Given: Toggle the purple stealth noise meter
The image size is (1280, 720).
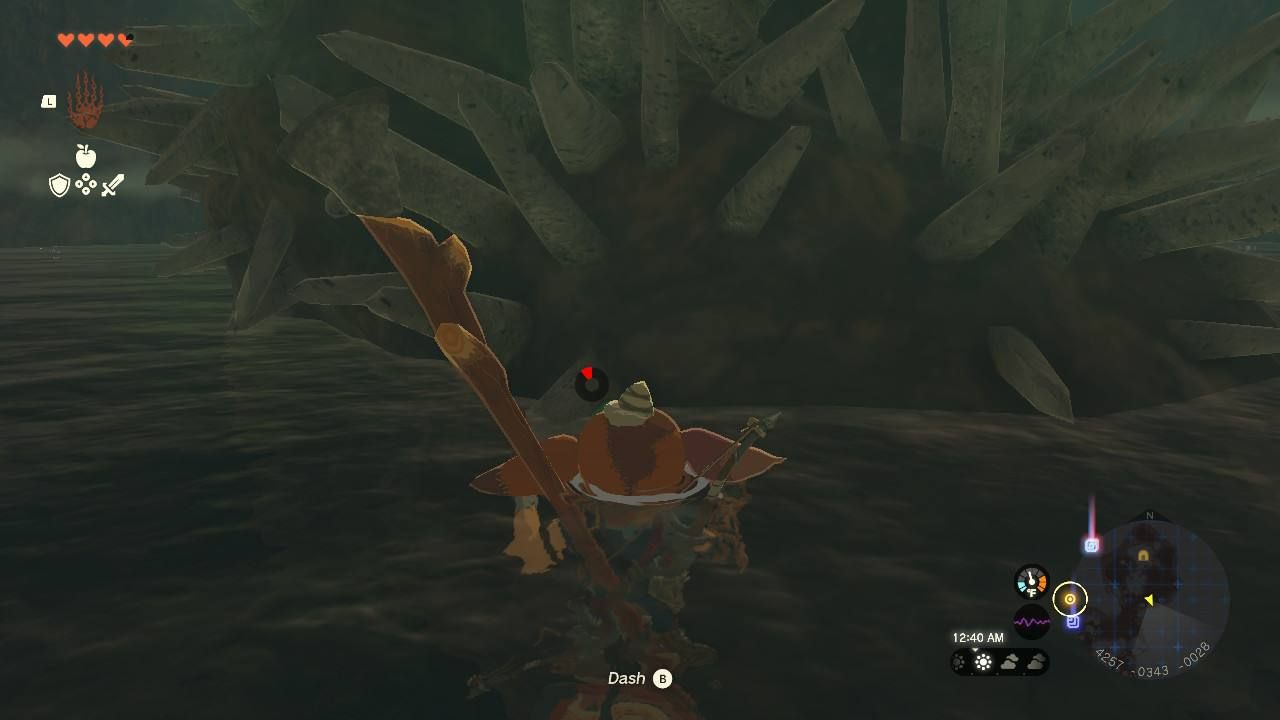Looking at the screenshot, I should click(1032, 621).
